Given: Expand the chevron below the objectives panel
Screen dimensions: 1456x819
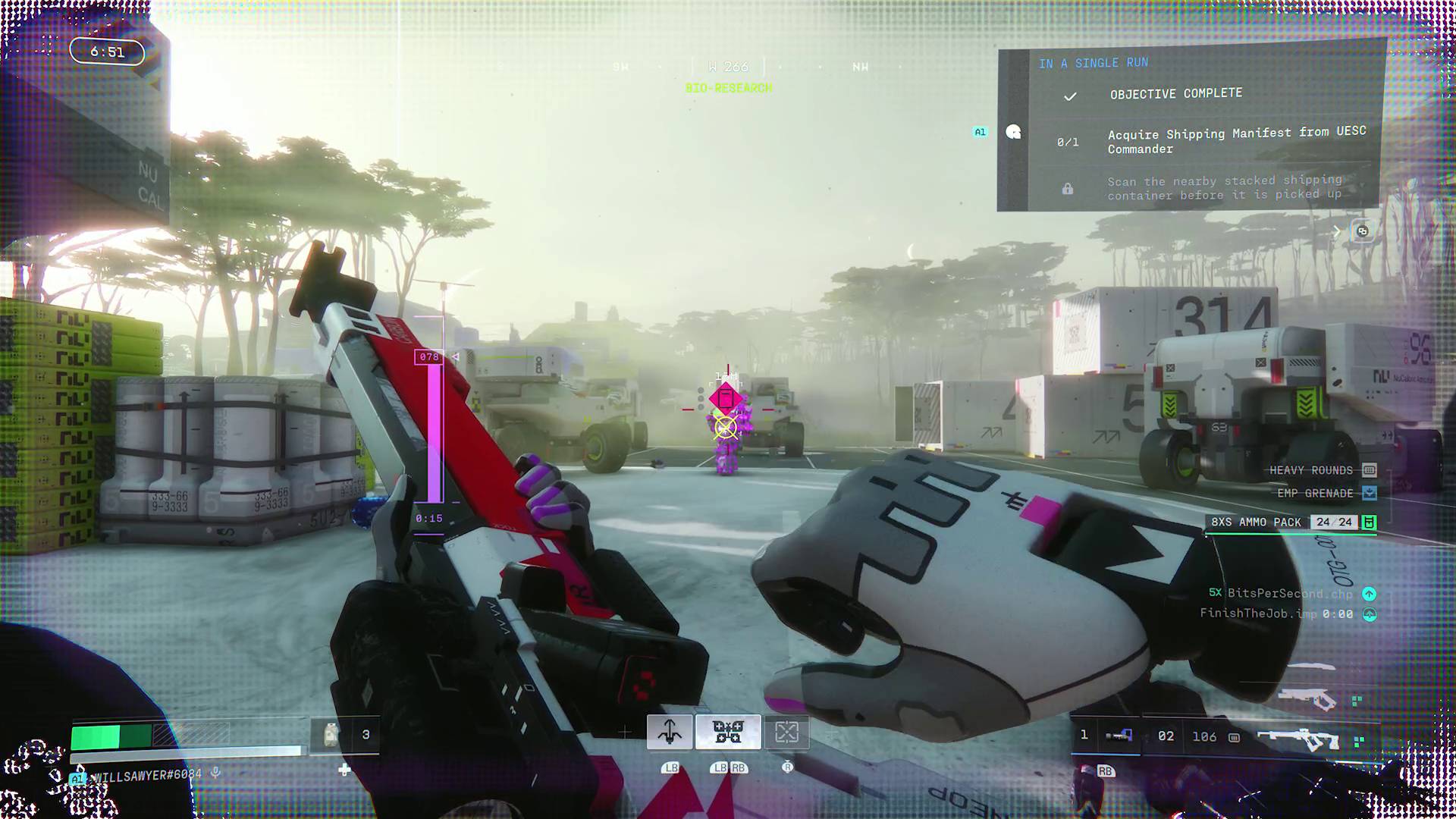Looking at the screenshot, I should 1335,232.
